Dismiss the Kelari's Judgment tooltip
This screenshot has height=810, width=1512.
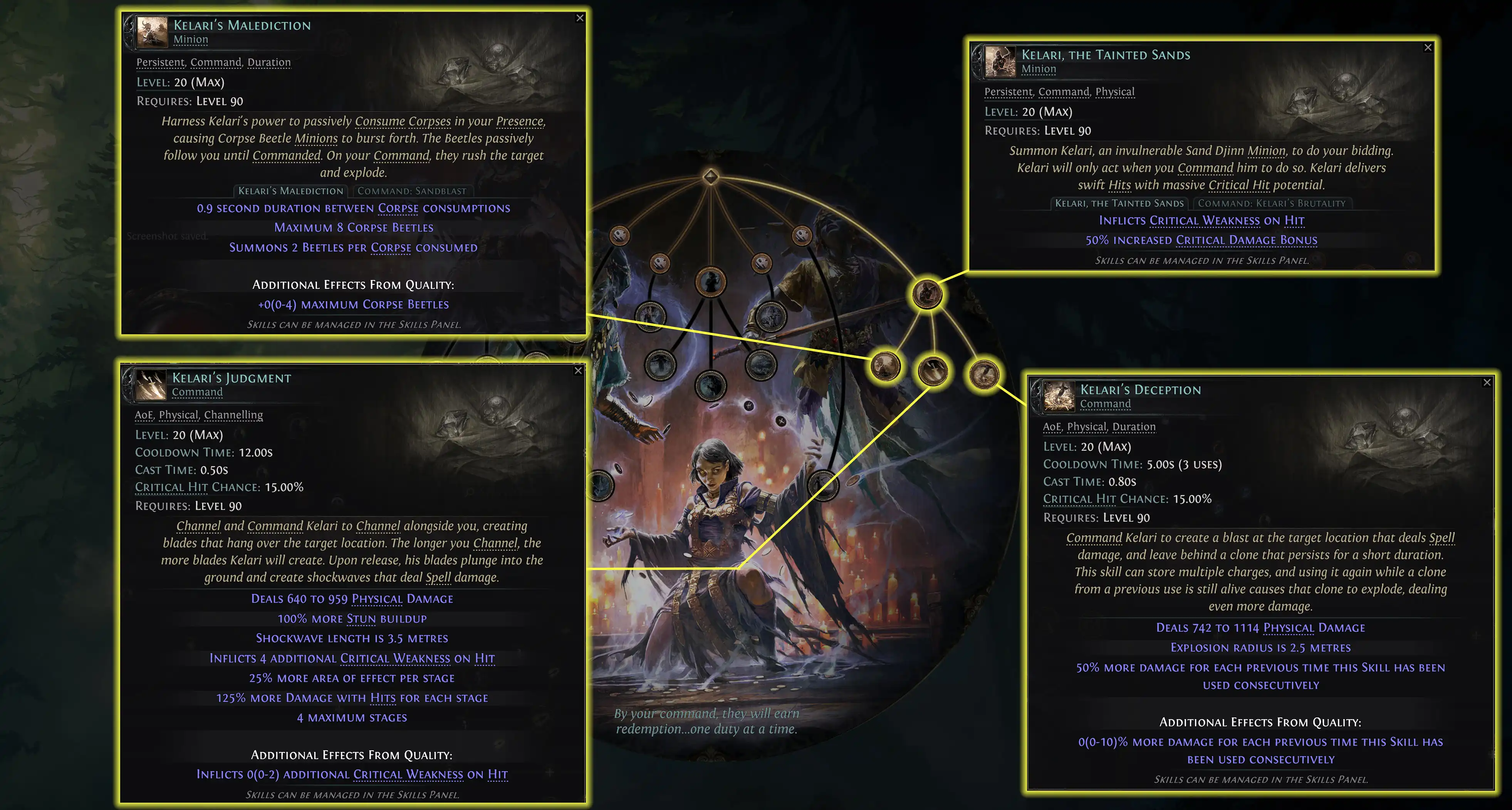(578, 371)
